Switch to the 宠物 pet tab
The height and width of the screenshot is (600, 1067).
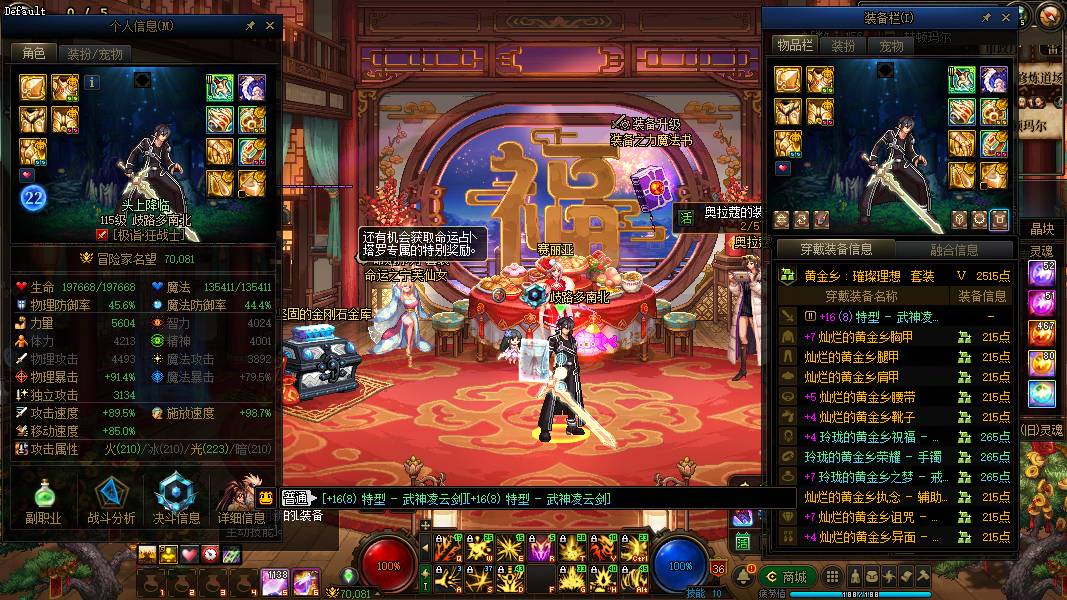coord(891,46)
